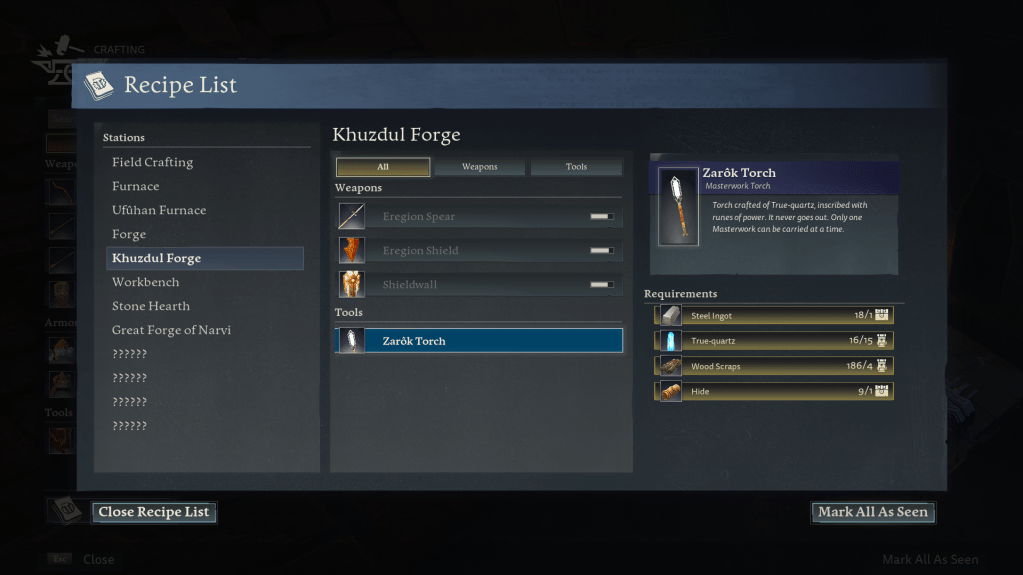Screen dimensions: 1023x575
Task: Click the Steel Ingot requirement row
Action: (774, 315)
